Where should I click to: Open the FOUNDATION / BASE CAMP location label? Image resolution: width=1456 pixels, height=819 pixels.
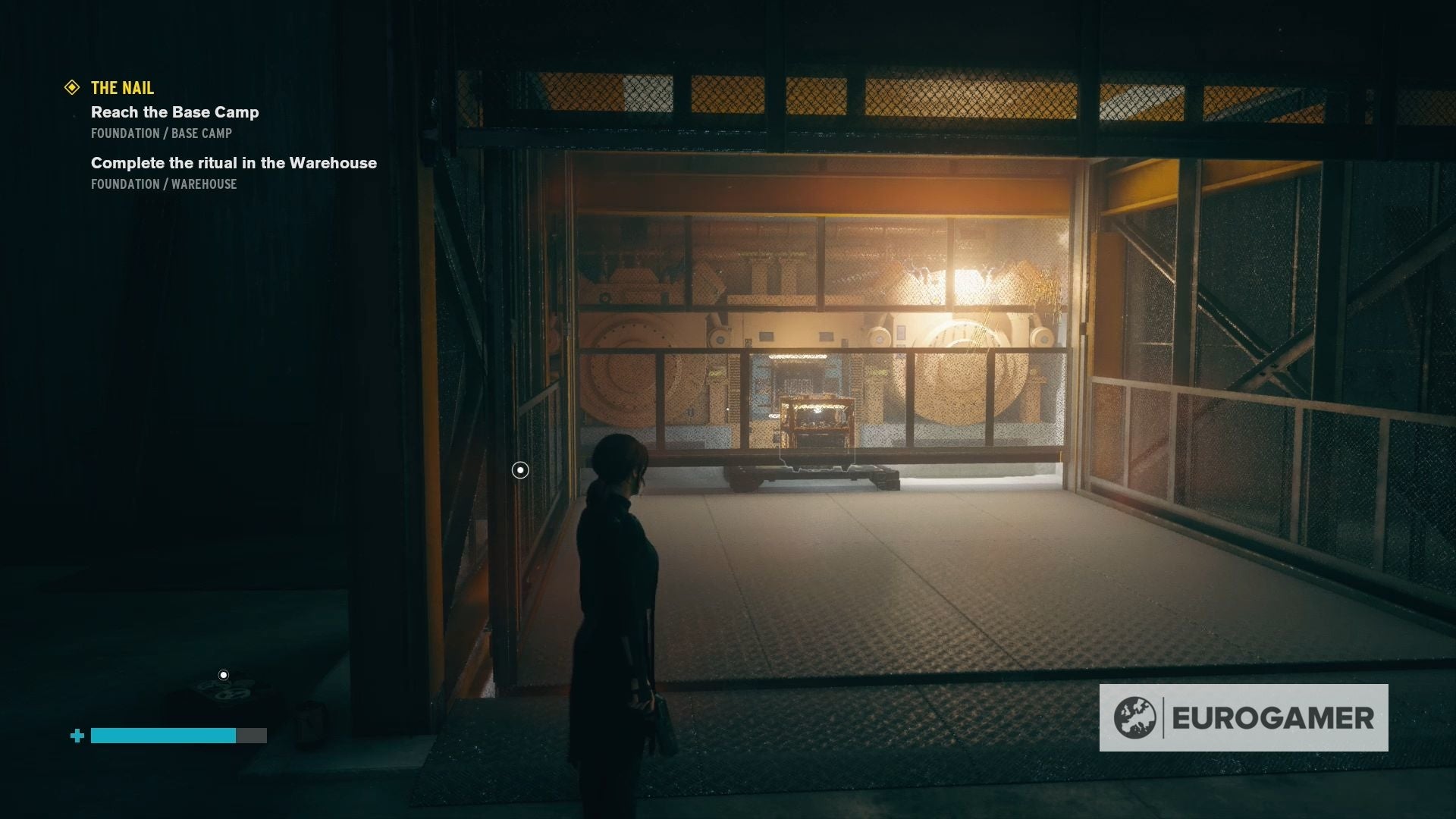(x=162, y=133)
